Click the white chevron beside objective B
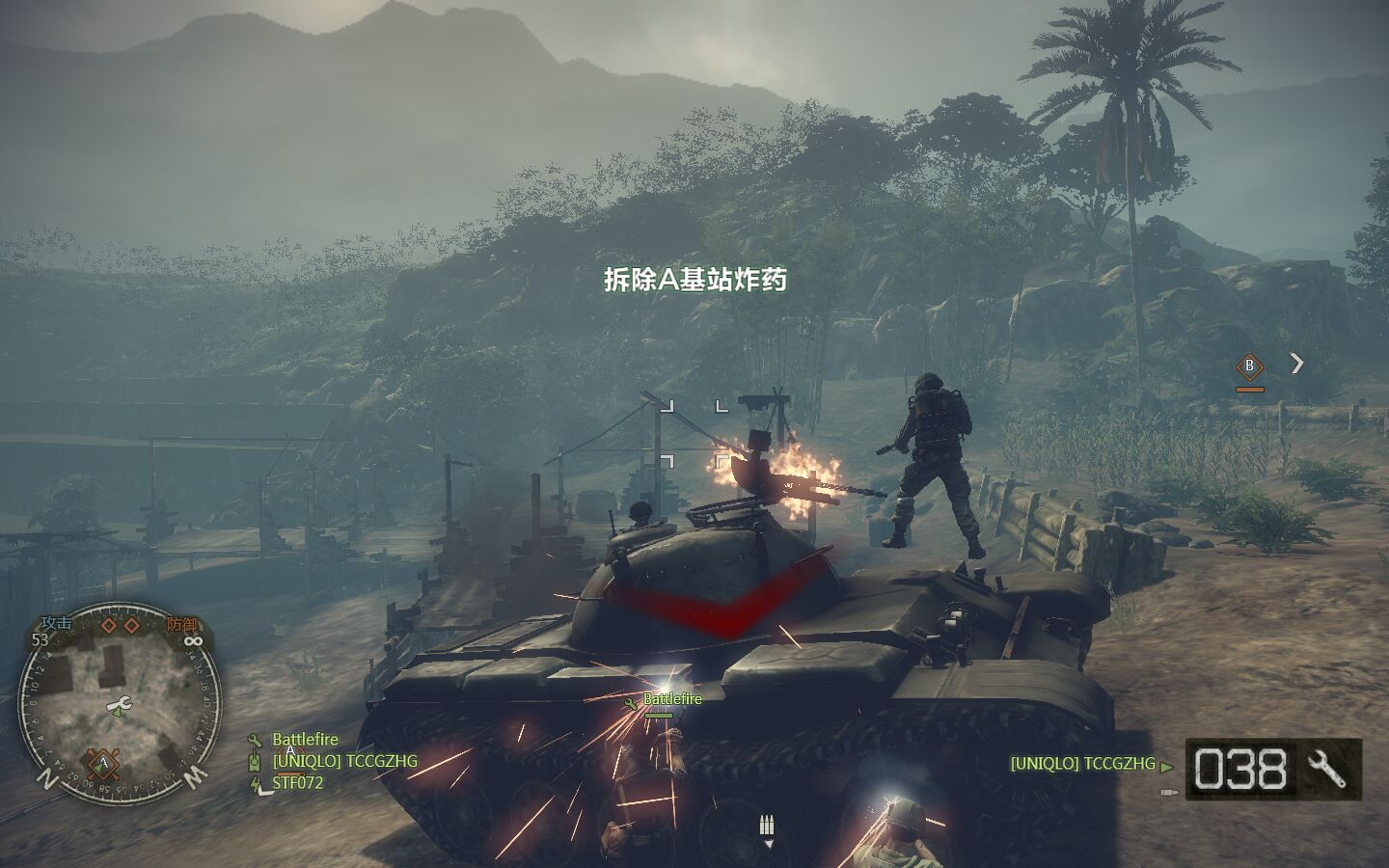1389x868 pixels. click(1298, 364)
